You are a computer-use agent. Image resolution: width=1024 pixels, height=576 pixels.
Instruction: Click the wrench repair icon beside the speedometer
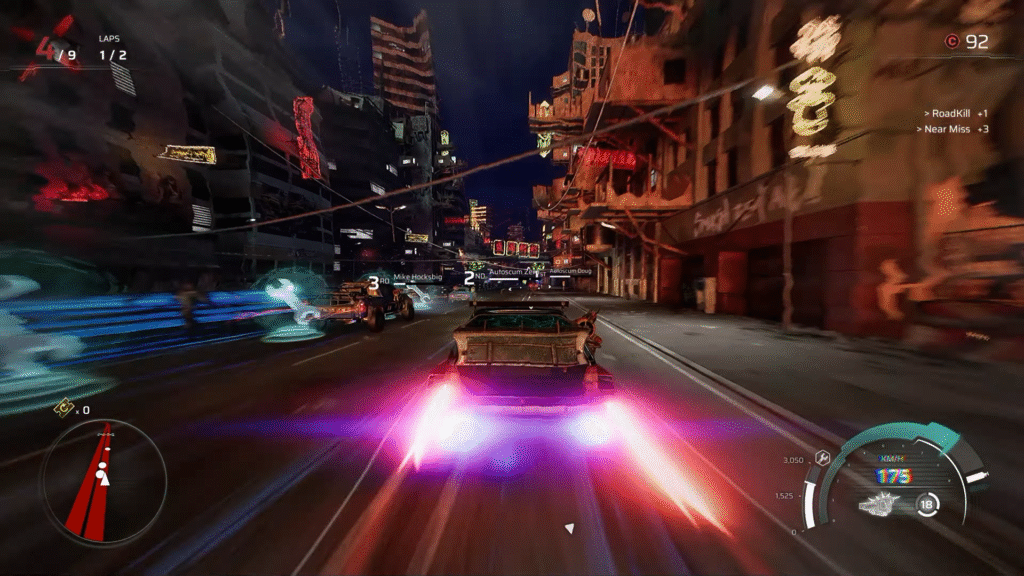click(823, 457)
